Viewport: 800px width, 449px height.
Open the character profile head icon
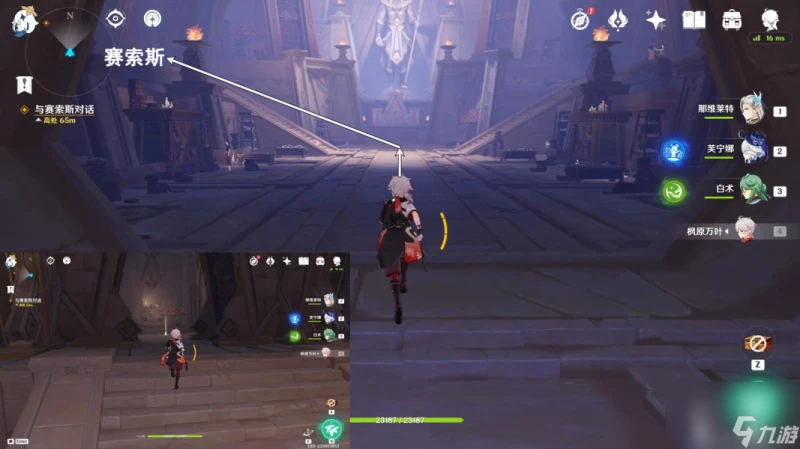click(771, 19)
